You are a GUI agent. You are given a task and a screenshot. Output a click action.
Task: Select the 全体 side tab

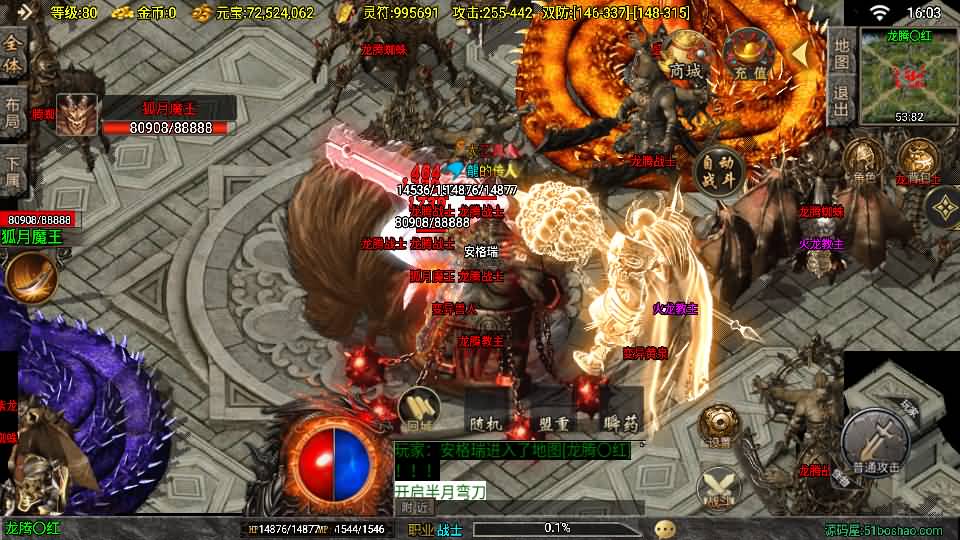(x=12, y=55)
